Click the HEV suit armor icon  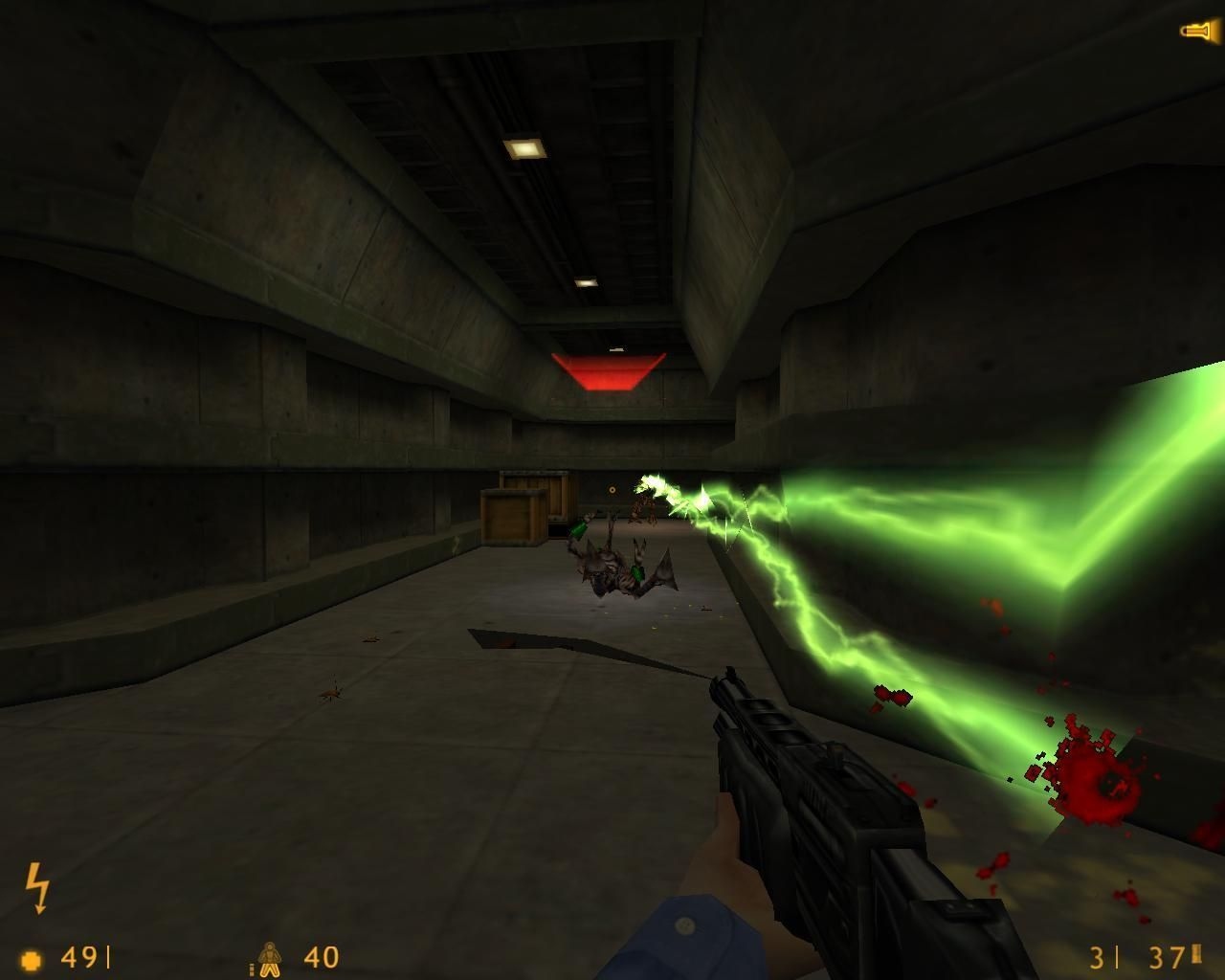(x=271, y=957)
